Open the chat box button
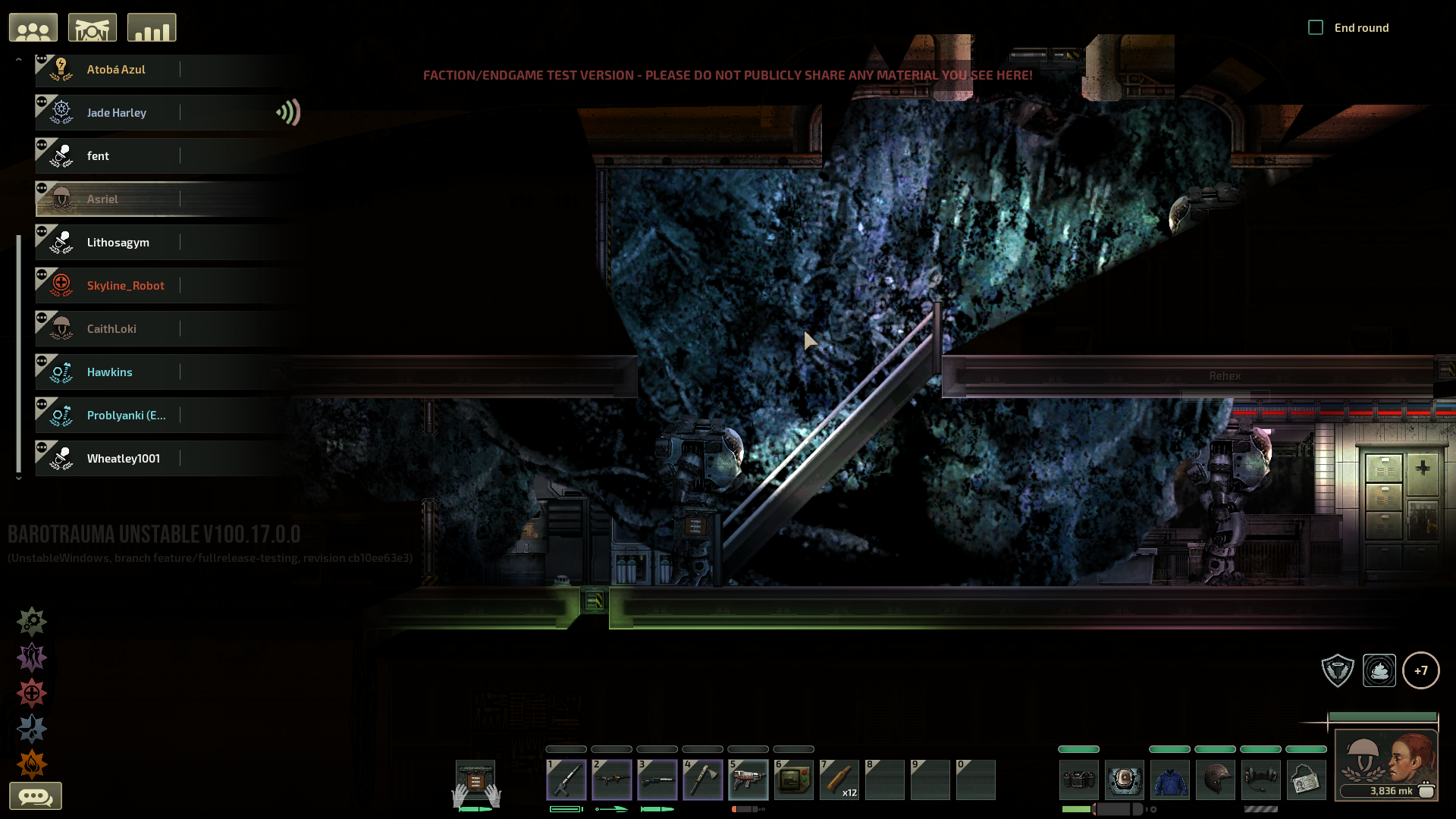Screen dimensions: 1456x819 point(35,796)
